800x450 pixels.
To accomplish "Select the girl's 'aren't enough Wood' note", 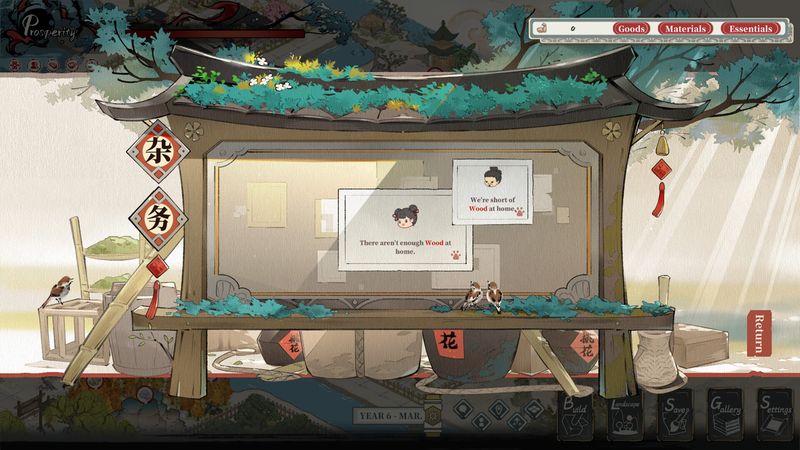I will [x=399, y=232].
